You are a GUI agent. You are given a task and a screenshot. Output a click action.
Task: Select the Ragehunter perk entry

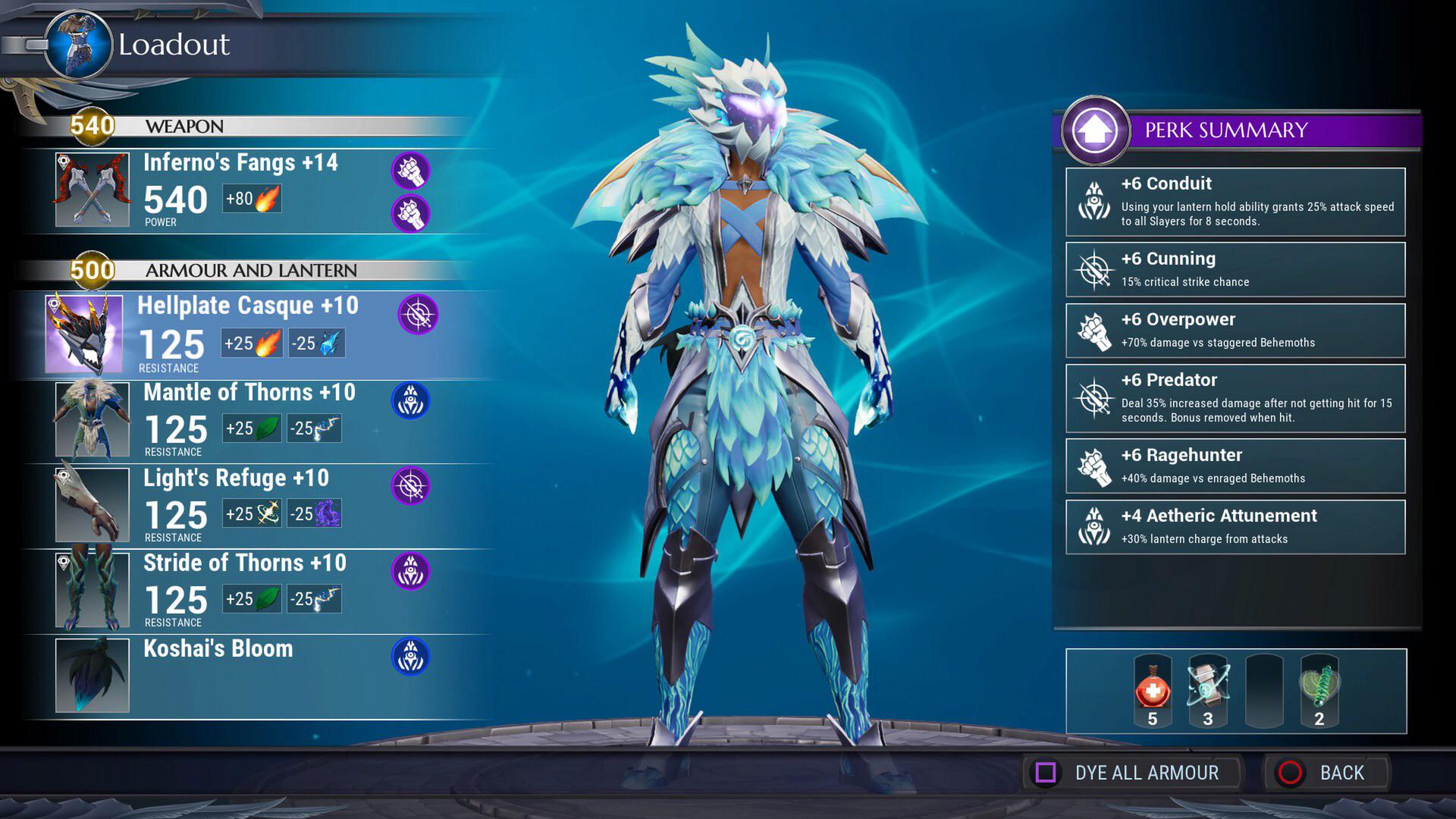point(1235,466)
